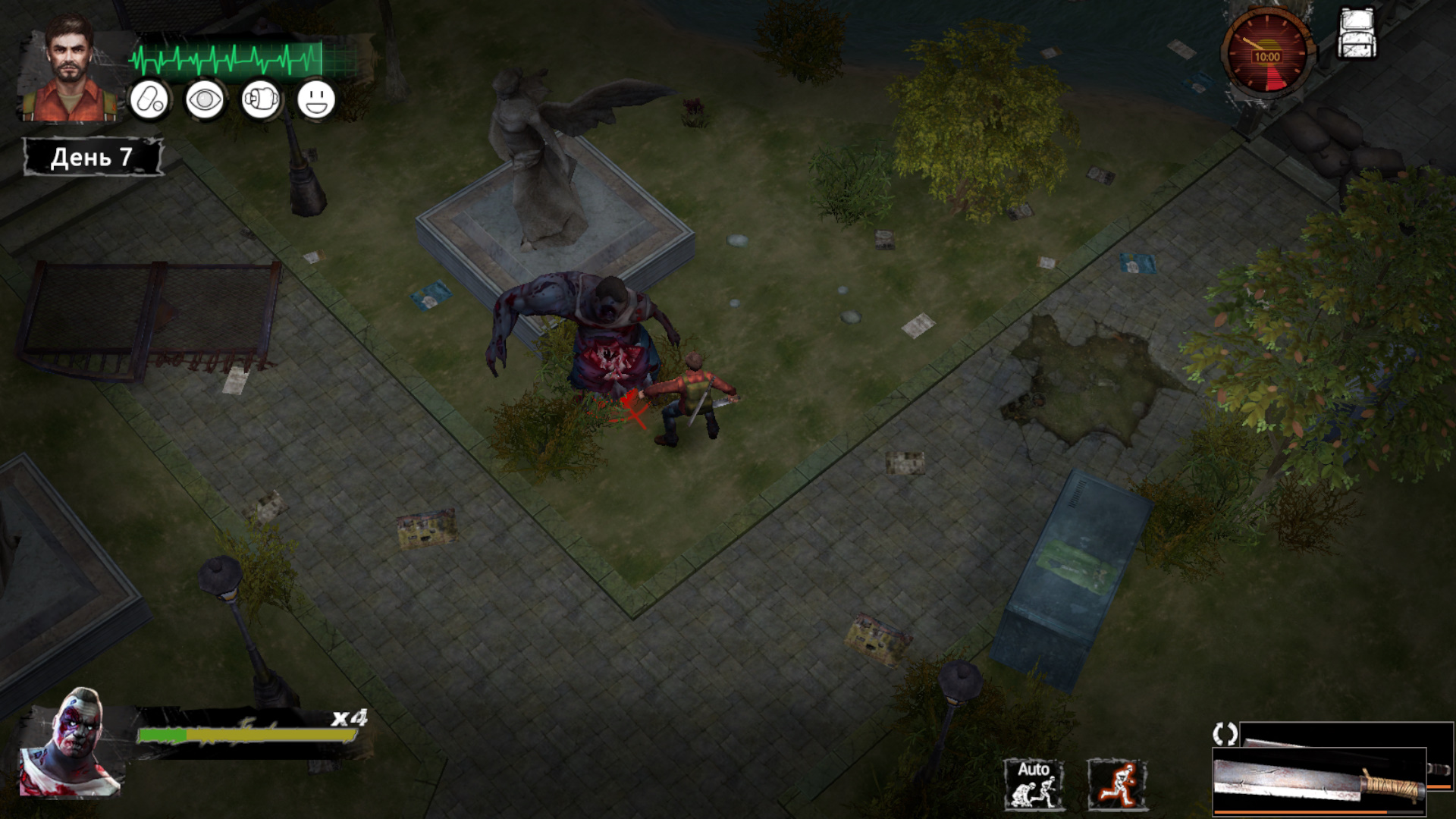Viewport: 1456px width, 819px height.
Task: Activate the running man sprint button
Action: click(x=1117, y=784)
